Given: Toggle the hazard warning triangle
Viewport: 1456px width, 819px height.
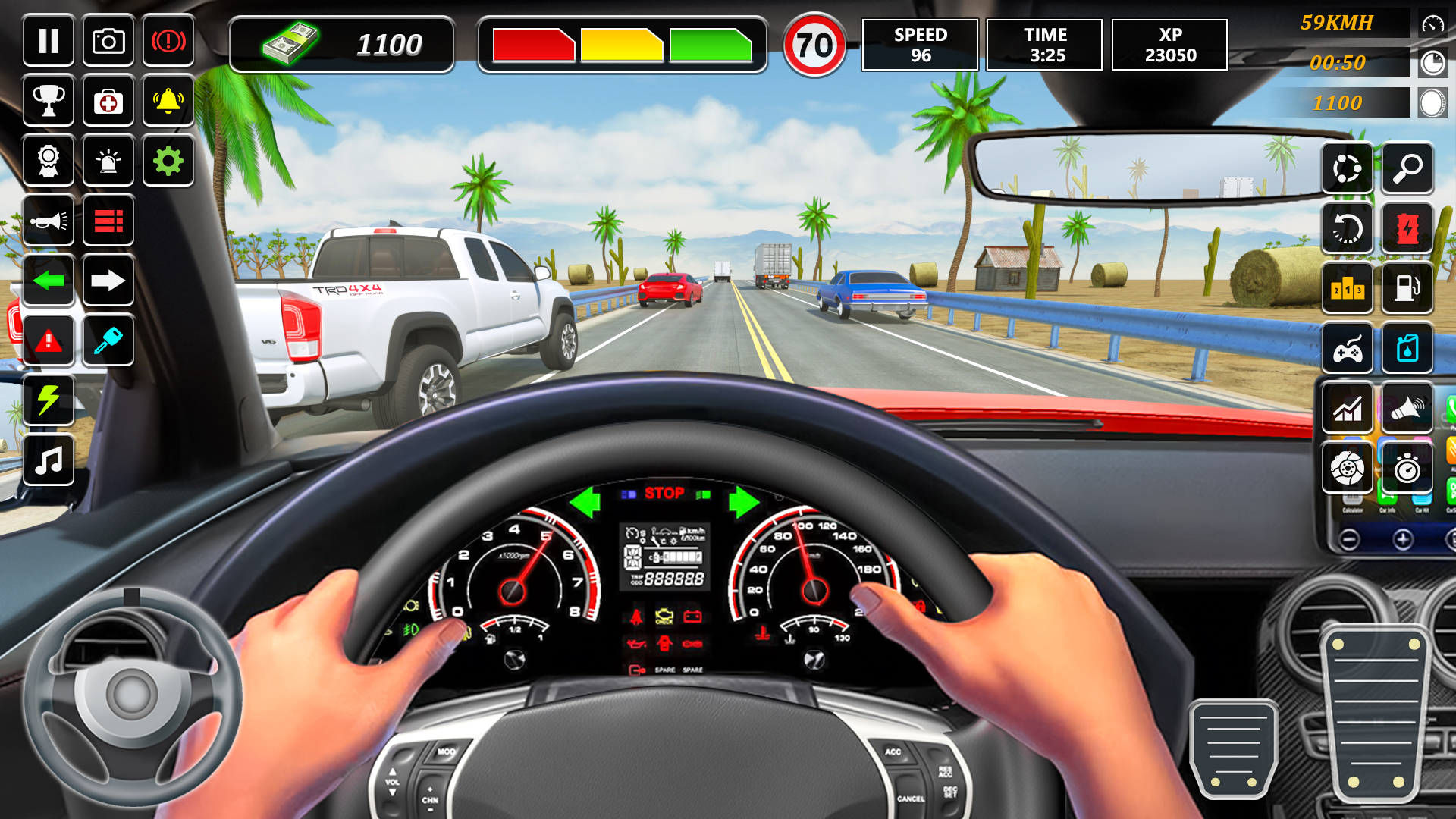Looking at the screenshot, I should [x=49, y=340].
